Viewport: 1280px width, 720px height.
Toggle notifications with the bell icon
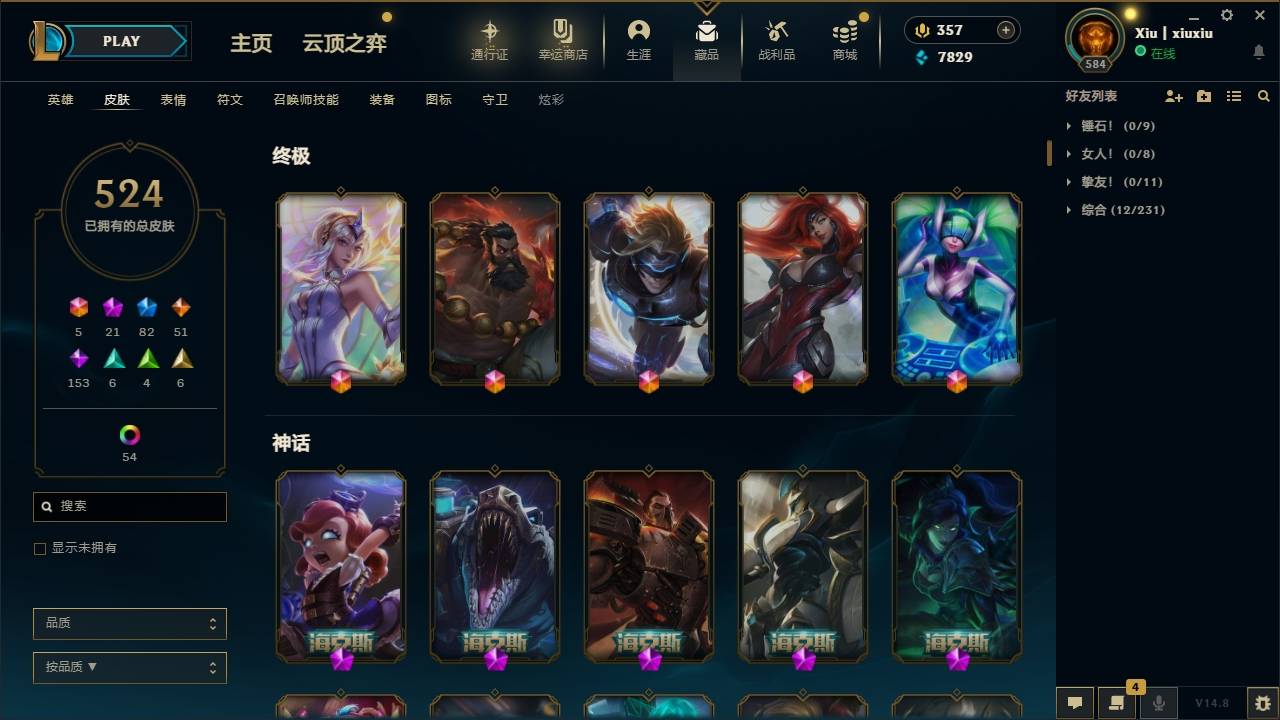point(1258,51)
